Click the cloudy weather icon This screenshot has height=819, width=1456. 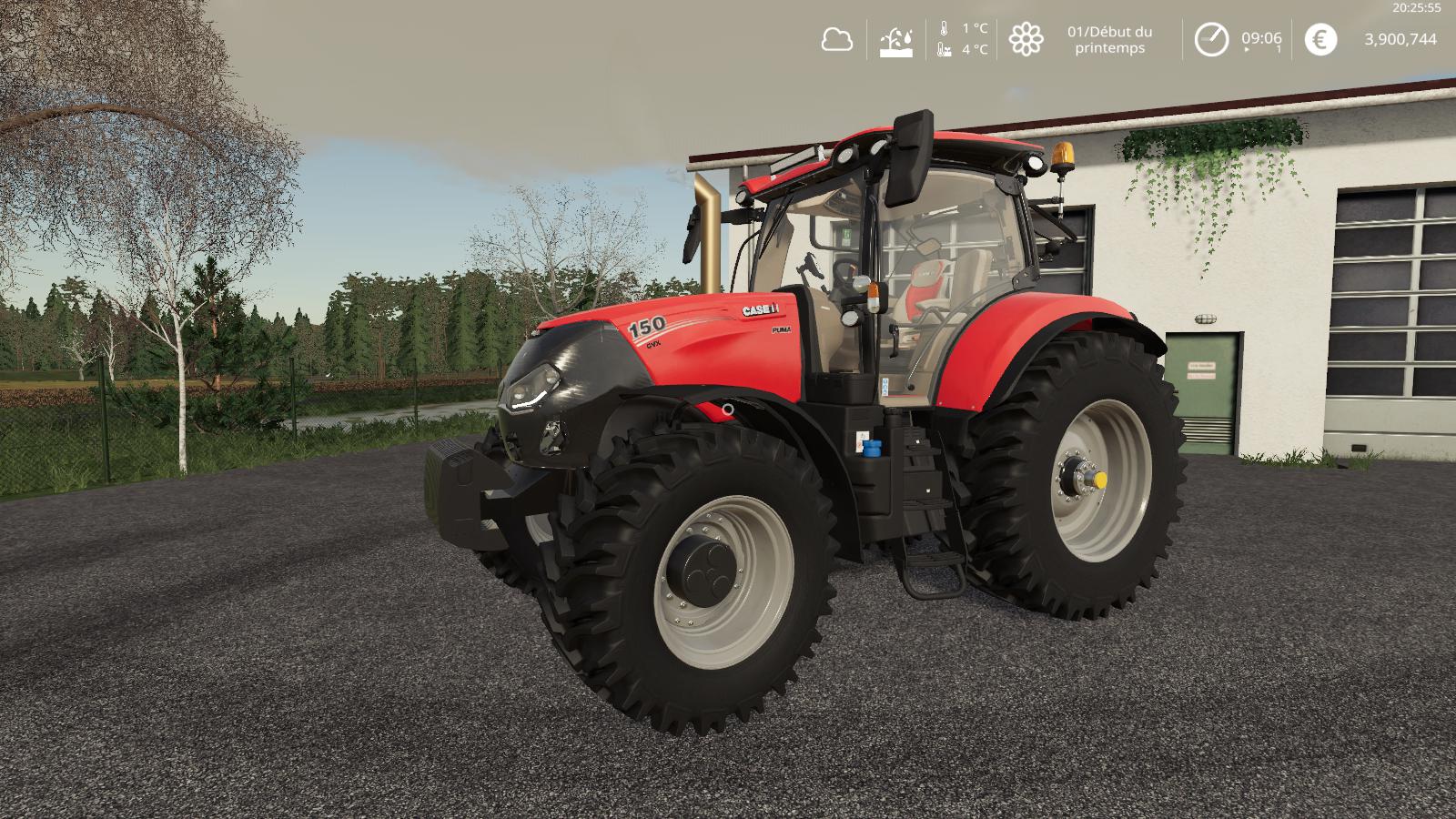(x=836, y=39)
